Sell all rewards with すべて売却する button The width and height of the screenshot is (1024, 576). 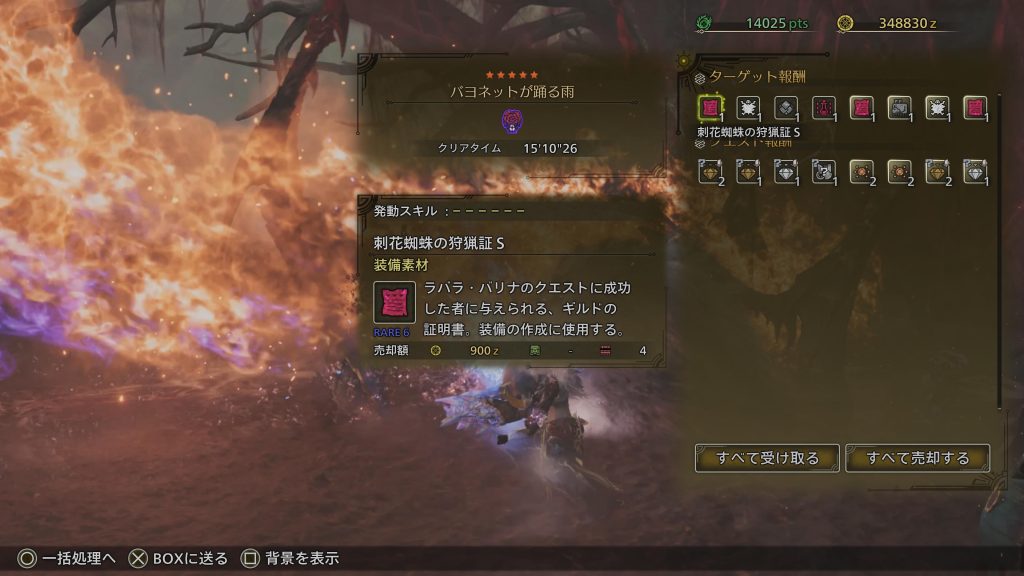pos(918,458)
